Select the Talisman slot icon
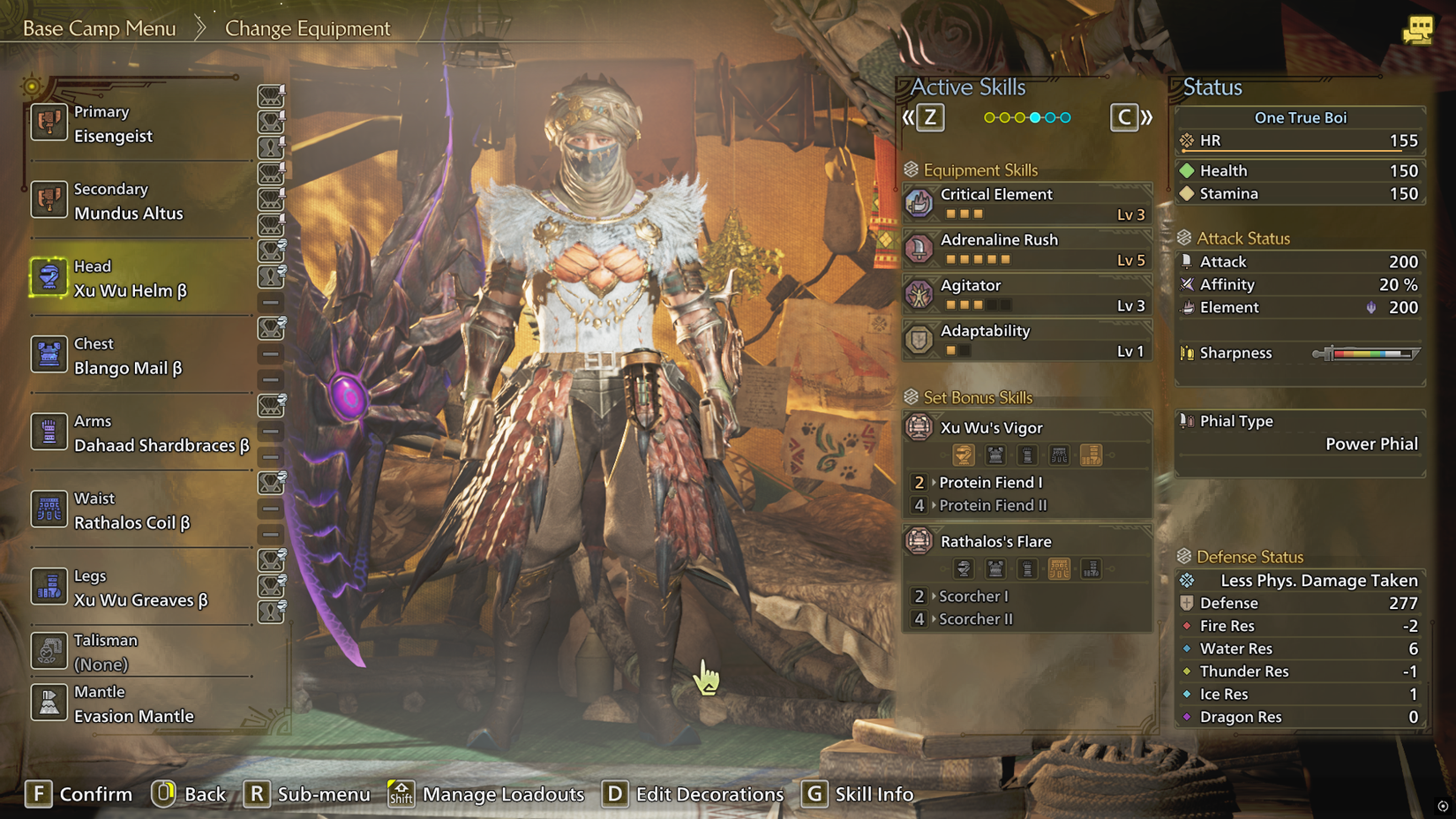Screen dimensions: 1456x819 click(x=50, y=651)
